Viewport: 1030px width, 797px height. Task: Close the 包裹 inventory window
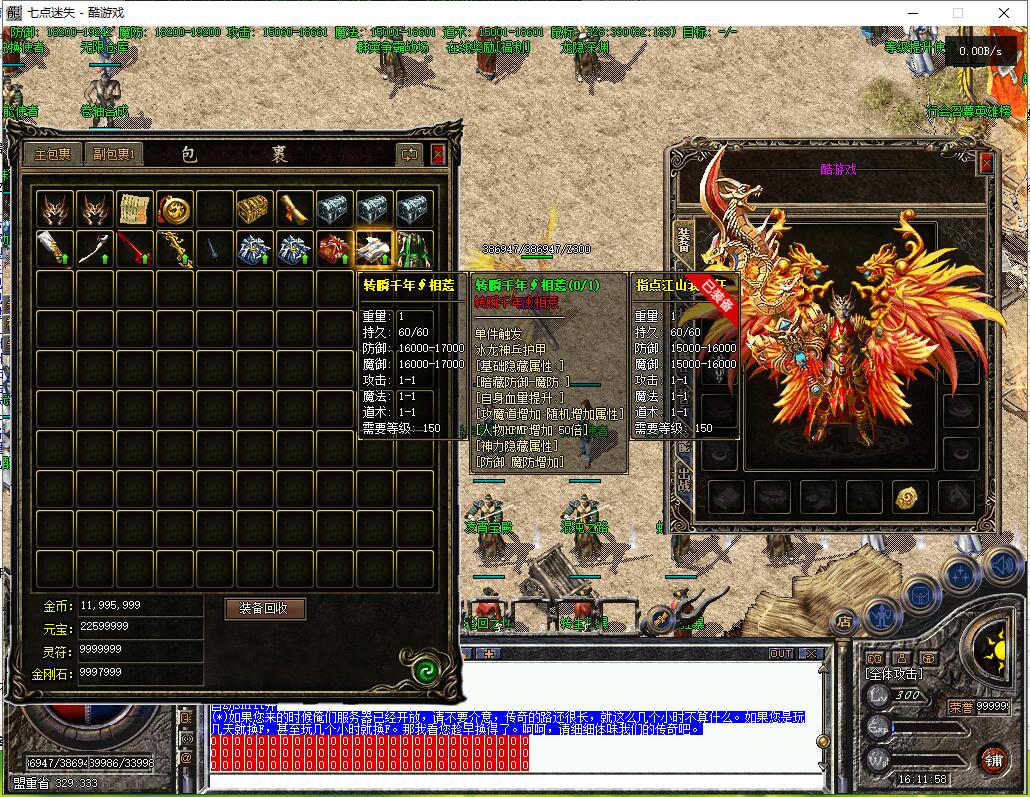[438, 154]
